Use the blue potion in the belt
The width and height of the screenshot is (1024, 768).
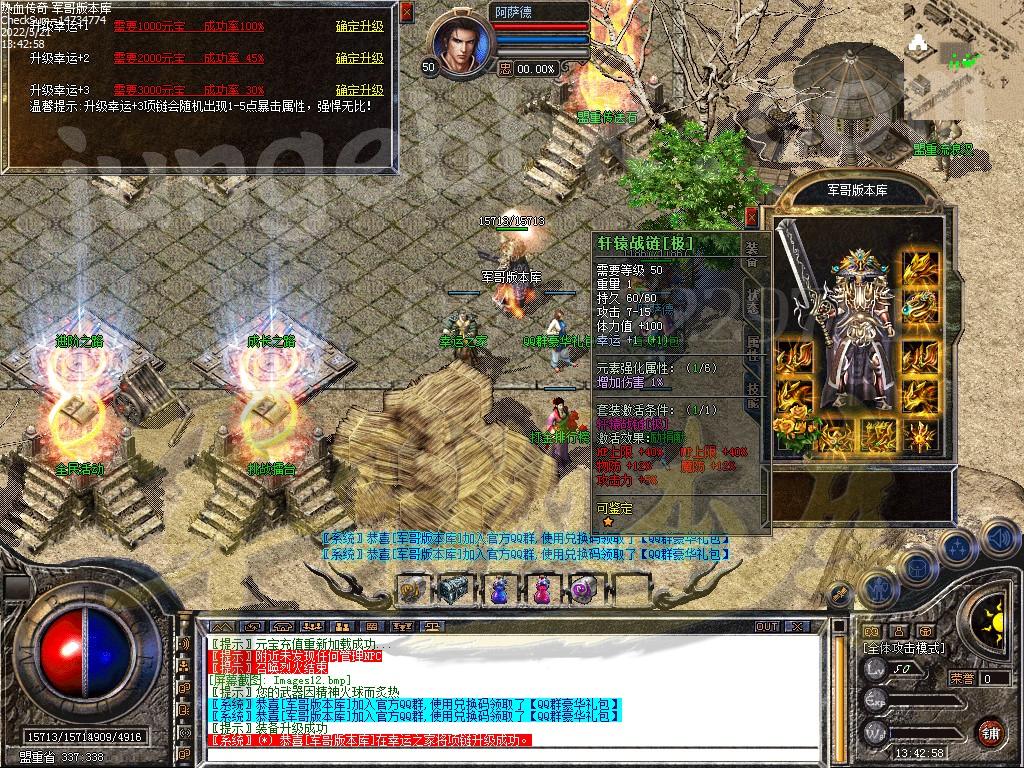tap(499, 590)
